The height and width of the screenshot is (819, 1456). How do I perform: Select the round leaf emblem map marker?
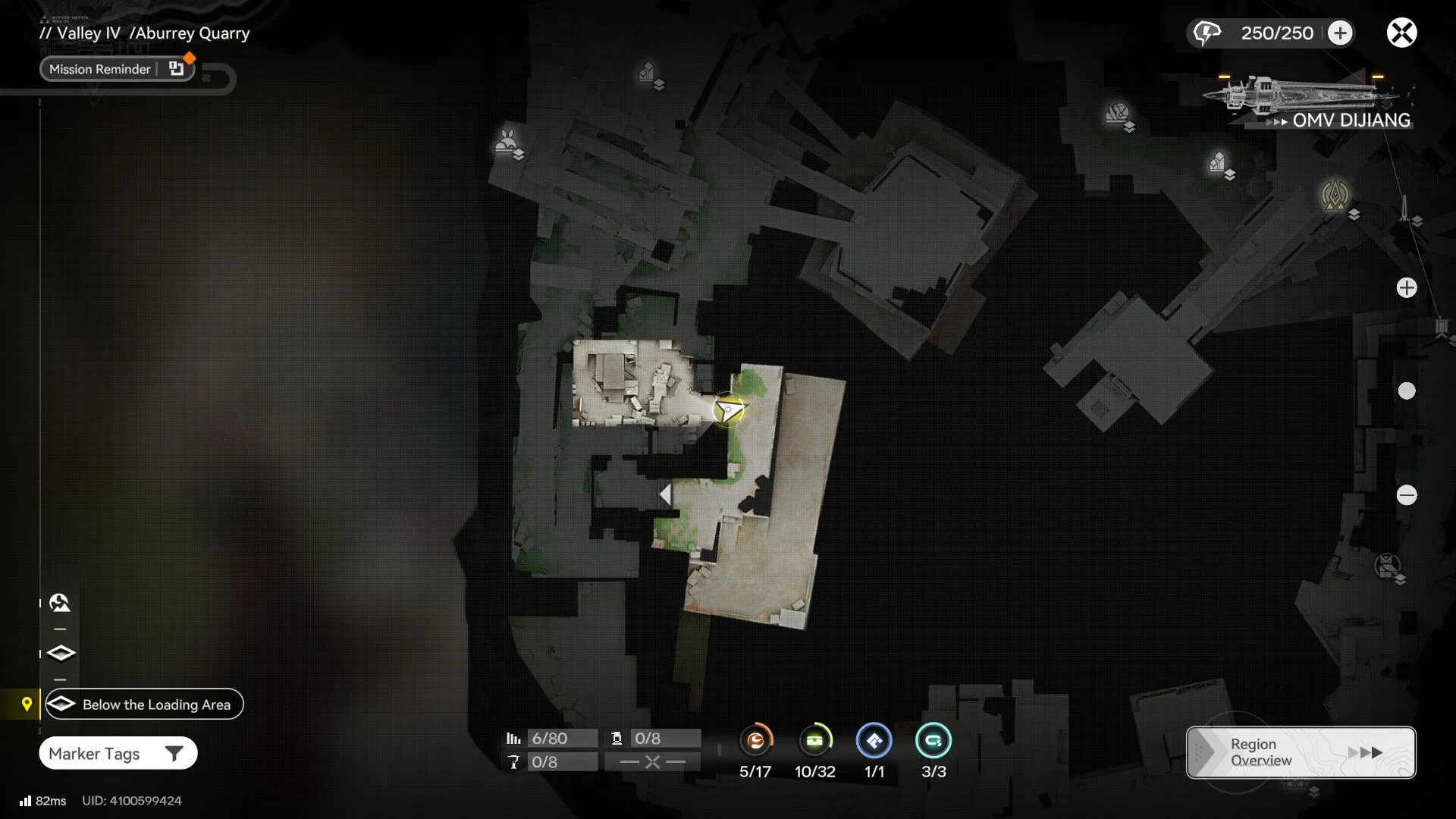1116,114
